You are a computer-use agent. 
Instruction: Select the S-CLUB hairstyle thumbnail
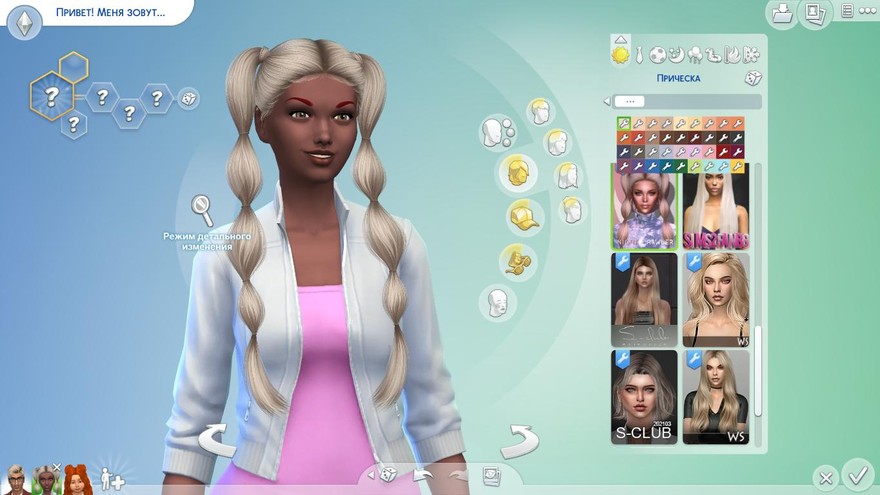(644, 397)
